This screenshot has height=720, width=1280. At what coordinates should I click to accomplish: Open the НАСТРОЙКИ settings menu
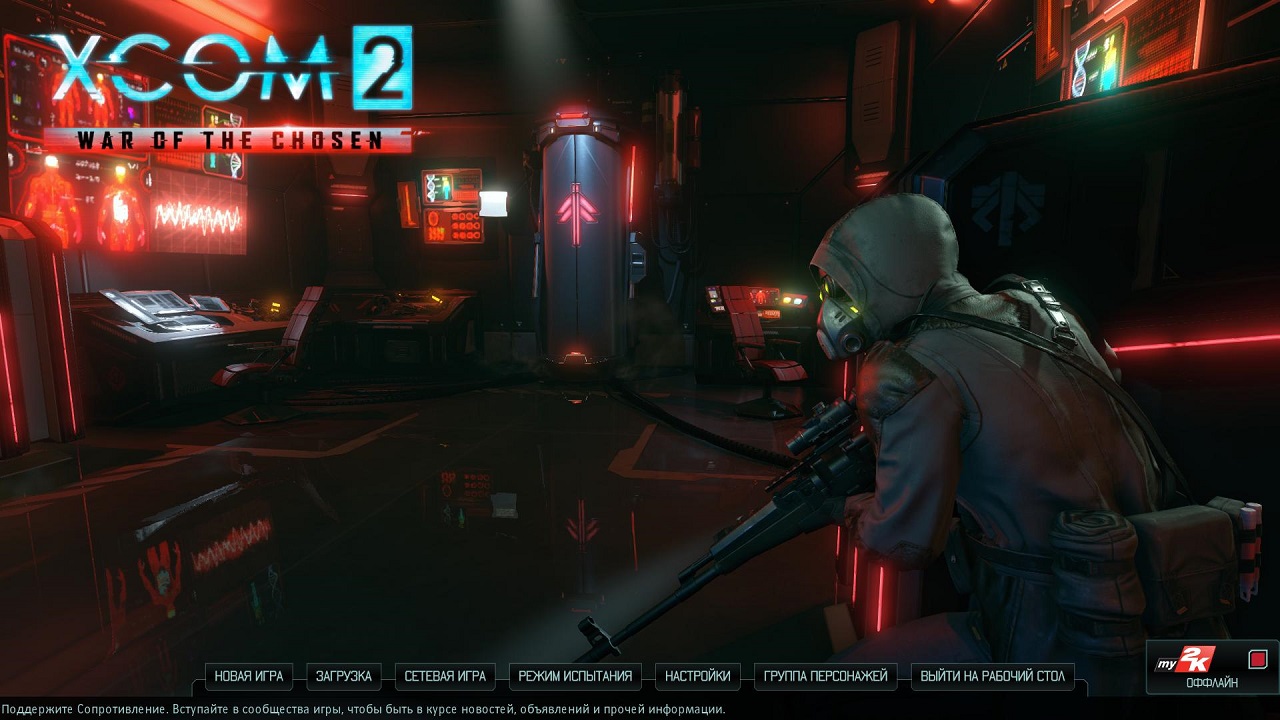[x=698, y=677]
